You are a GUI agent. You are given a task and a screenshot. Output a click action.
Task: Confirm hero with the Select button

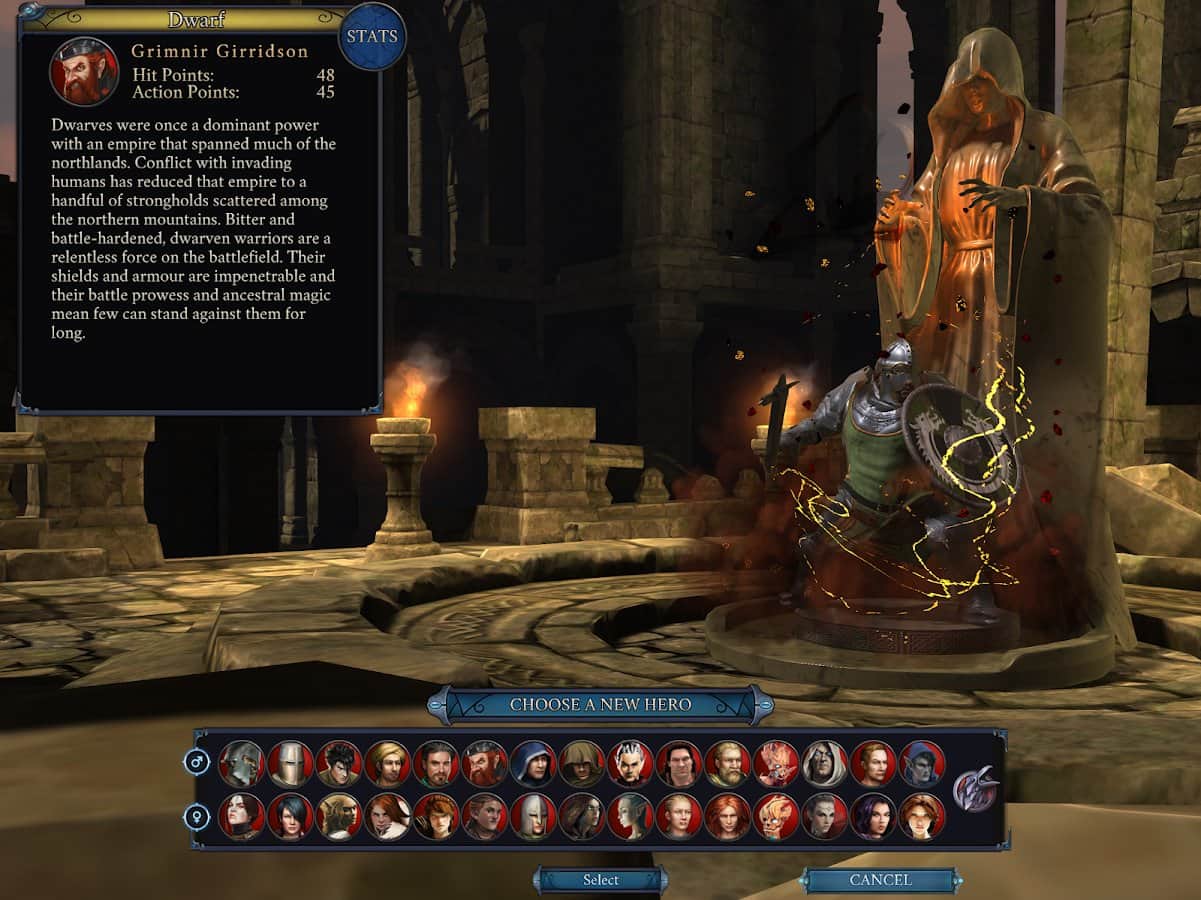coord(600,880)
